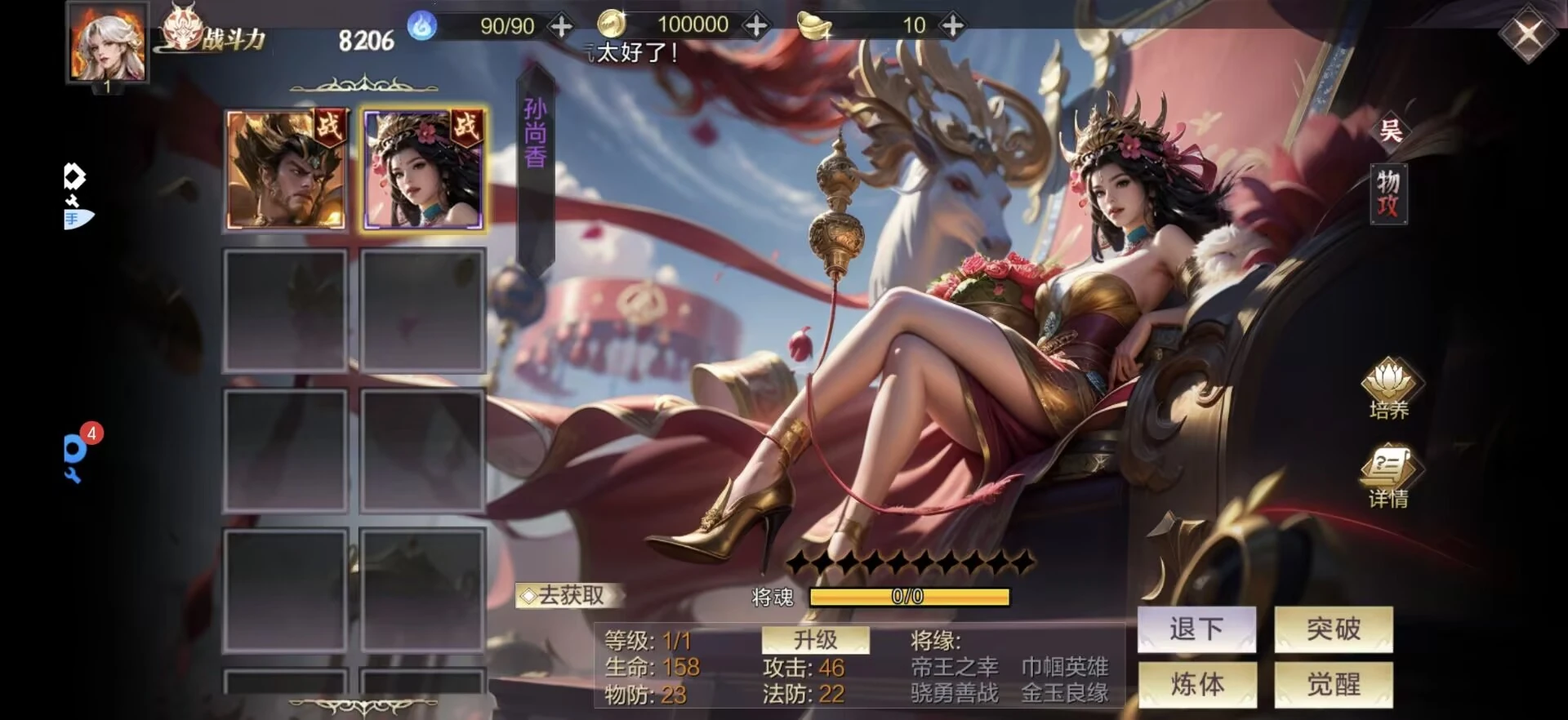1568x720 pixels.
Task: Select the 孙尚香 hero portrait slot
Action: 423,170
